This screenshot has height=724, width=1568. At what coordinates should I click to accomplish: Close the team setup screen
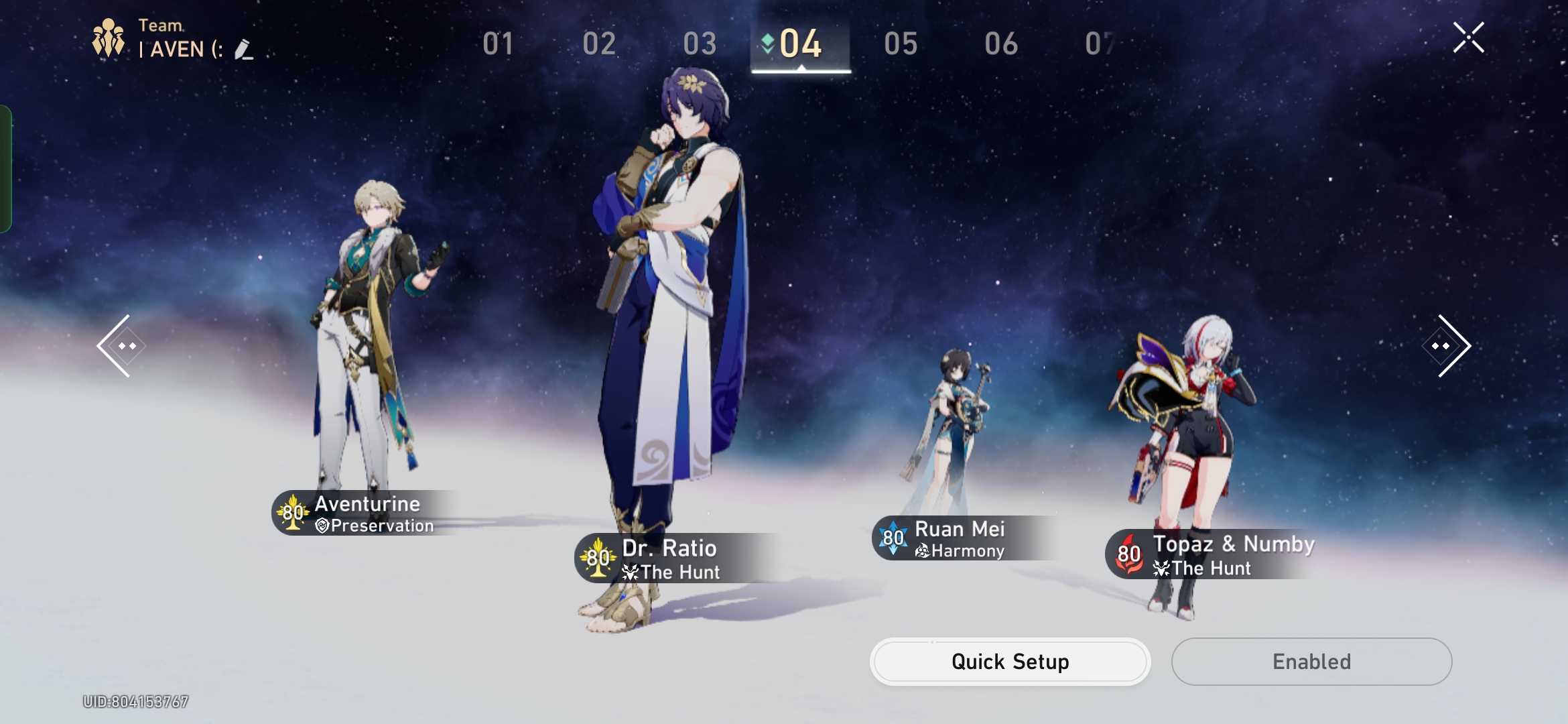(1469, 38)
